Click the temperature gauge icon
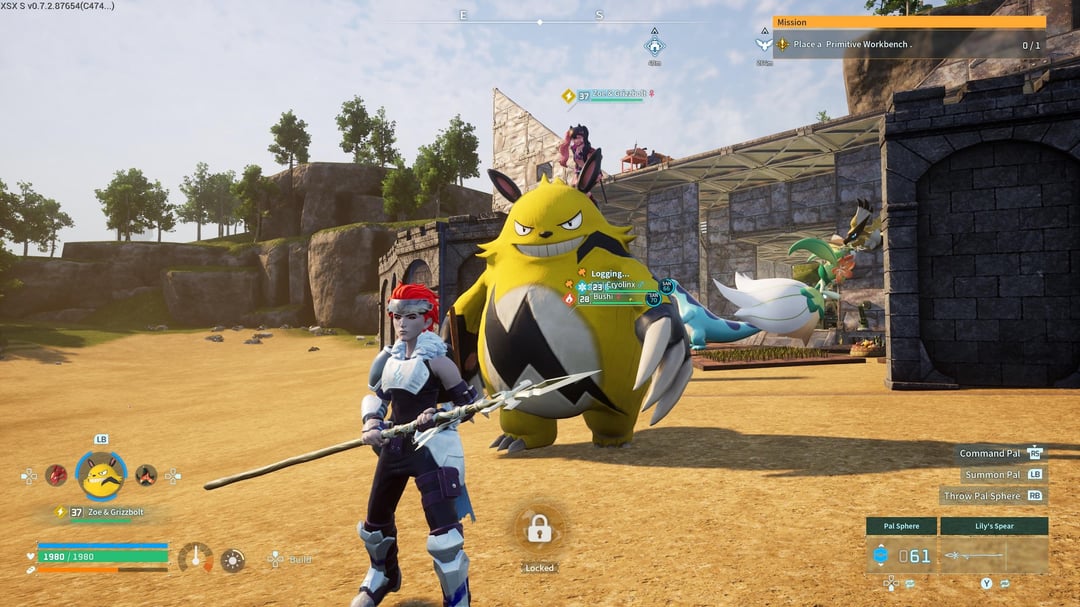This screenshot has height=607, width=1080. click(x=194, y=557)
